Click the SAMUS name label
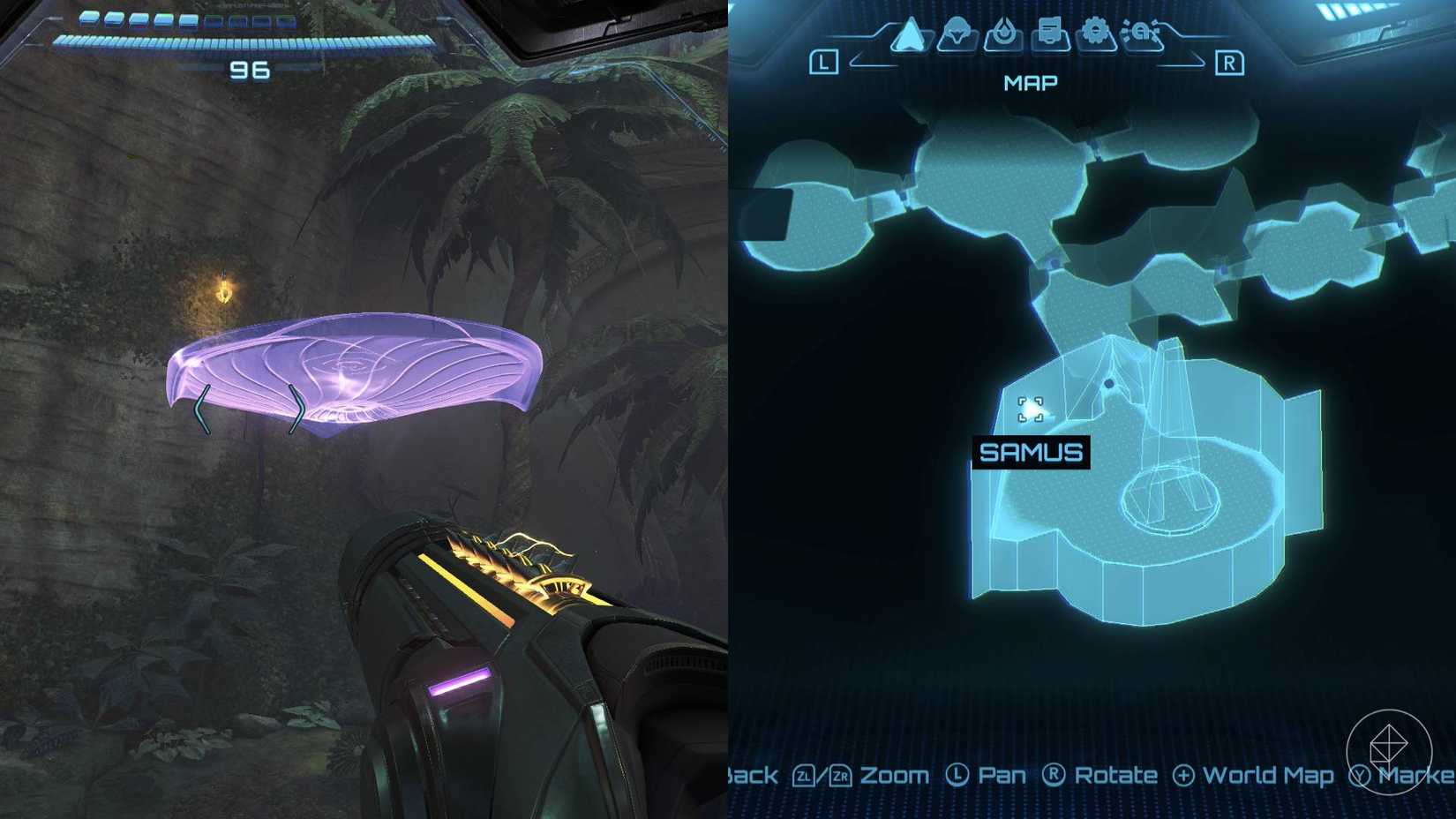1456x819 pixels. tap(1032, 454)
